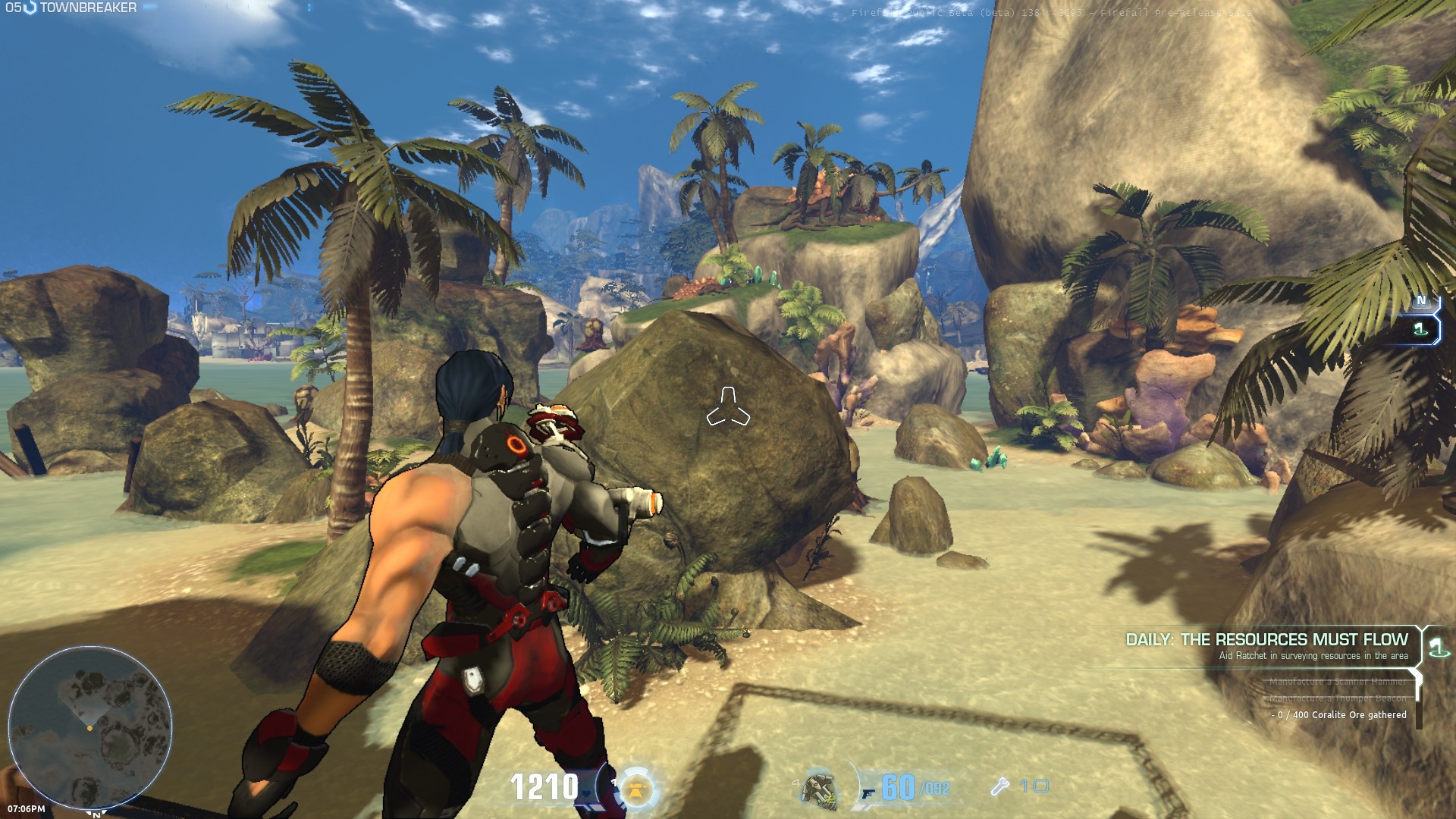Click the Townbreaker player name badge
The image size is (1456, 819).
point(80,8)
